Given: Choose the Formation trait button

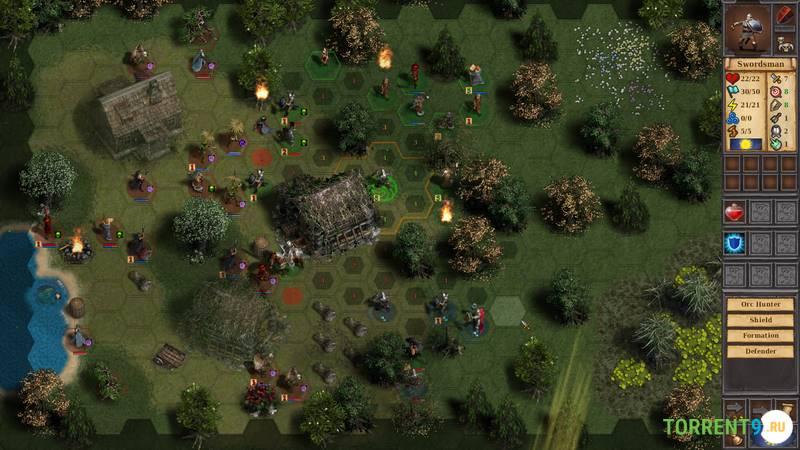Looking at the screenshot, I should [x=759, y=336].
